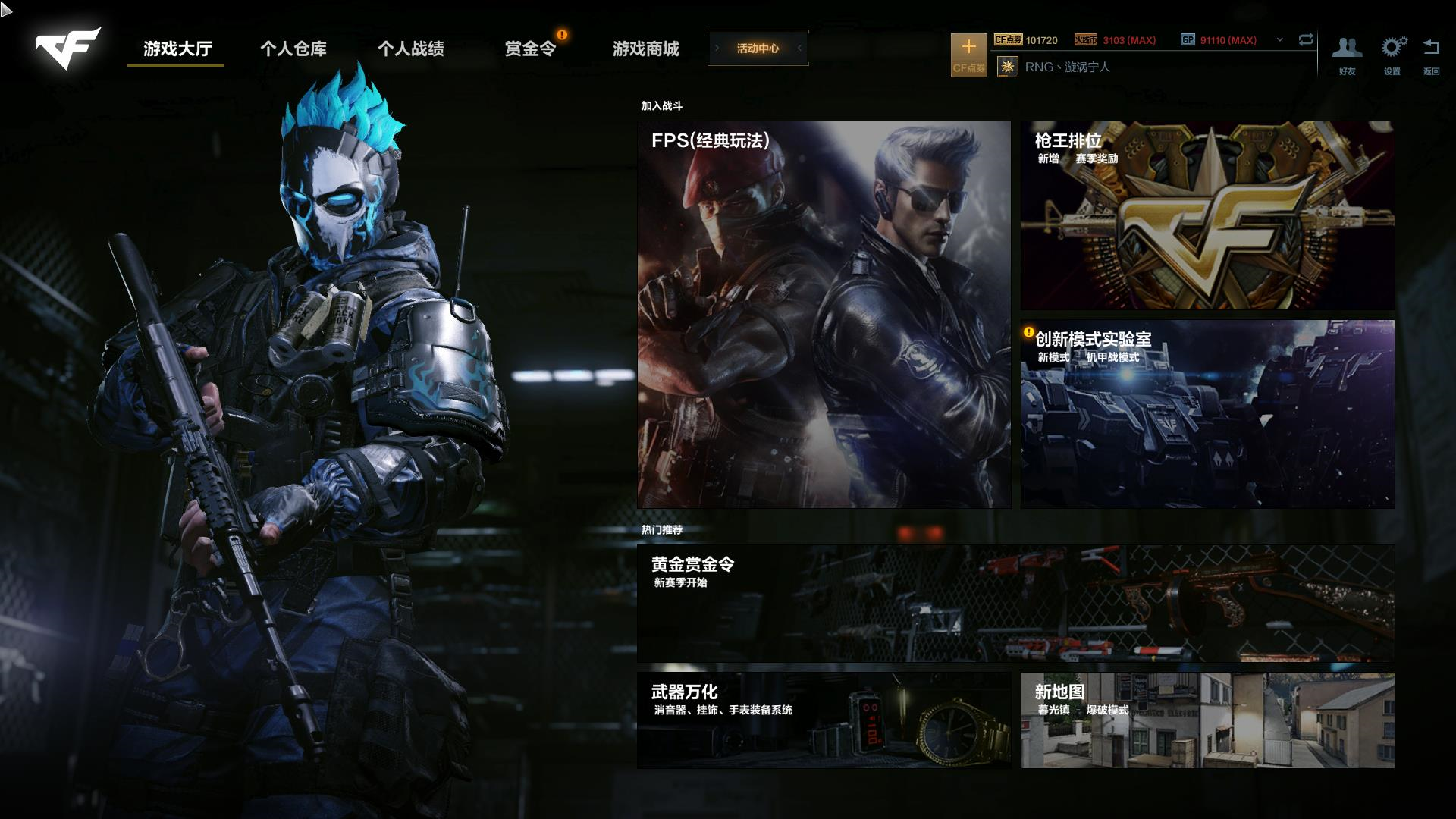The width and height of the screenshot is (1456, 819).
Task: Enter the 枪王排位 ranked tile
Action: coord(1207,215)
